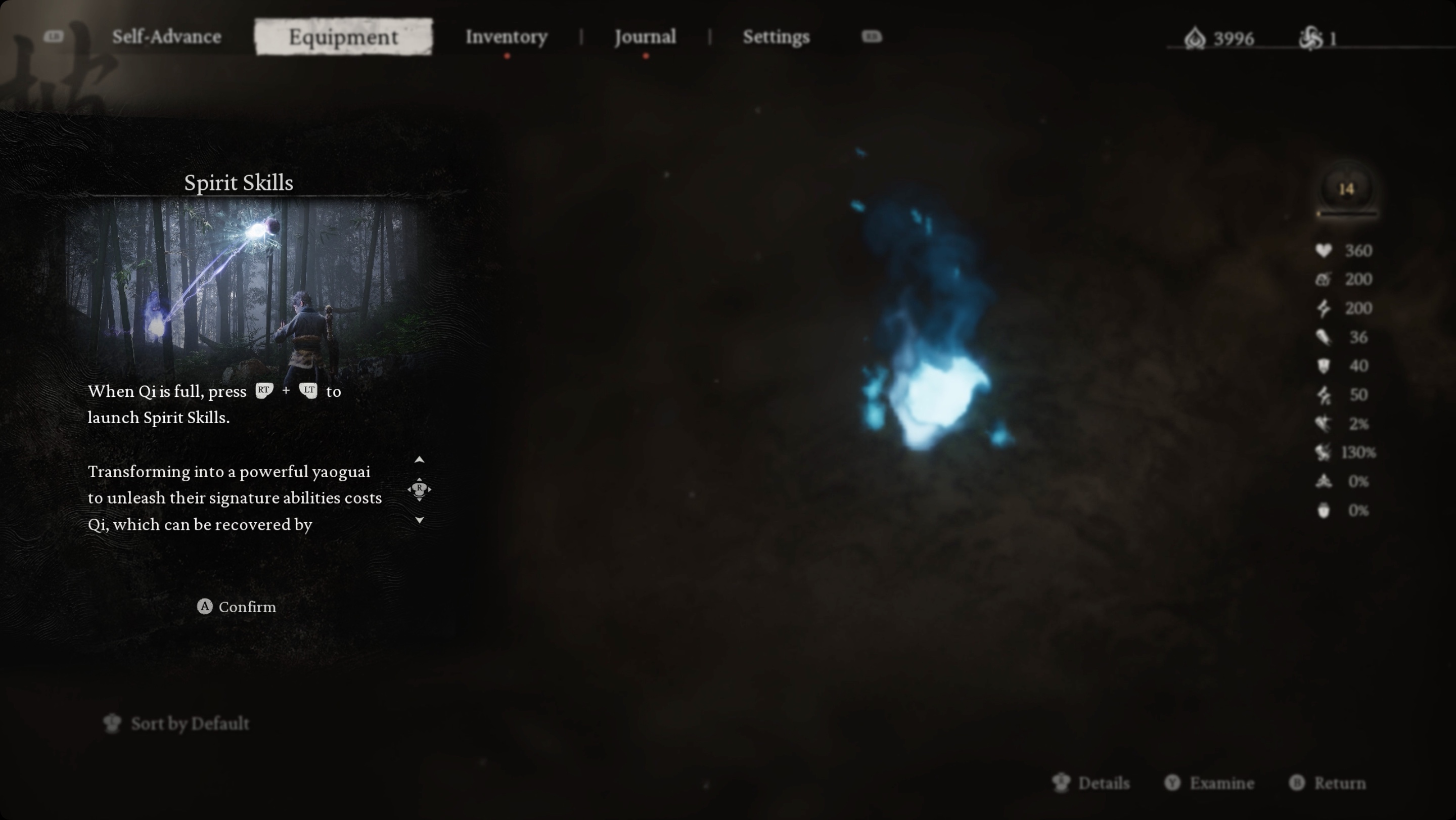Screen dimensions: 1456x820
Task: Select the Equipment tab
Action: coord(343,37)
